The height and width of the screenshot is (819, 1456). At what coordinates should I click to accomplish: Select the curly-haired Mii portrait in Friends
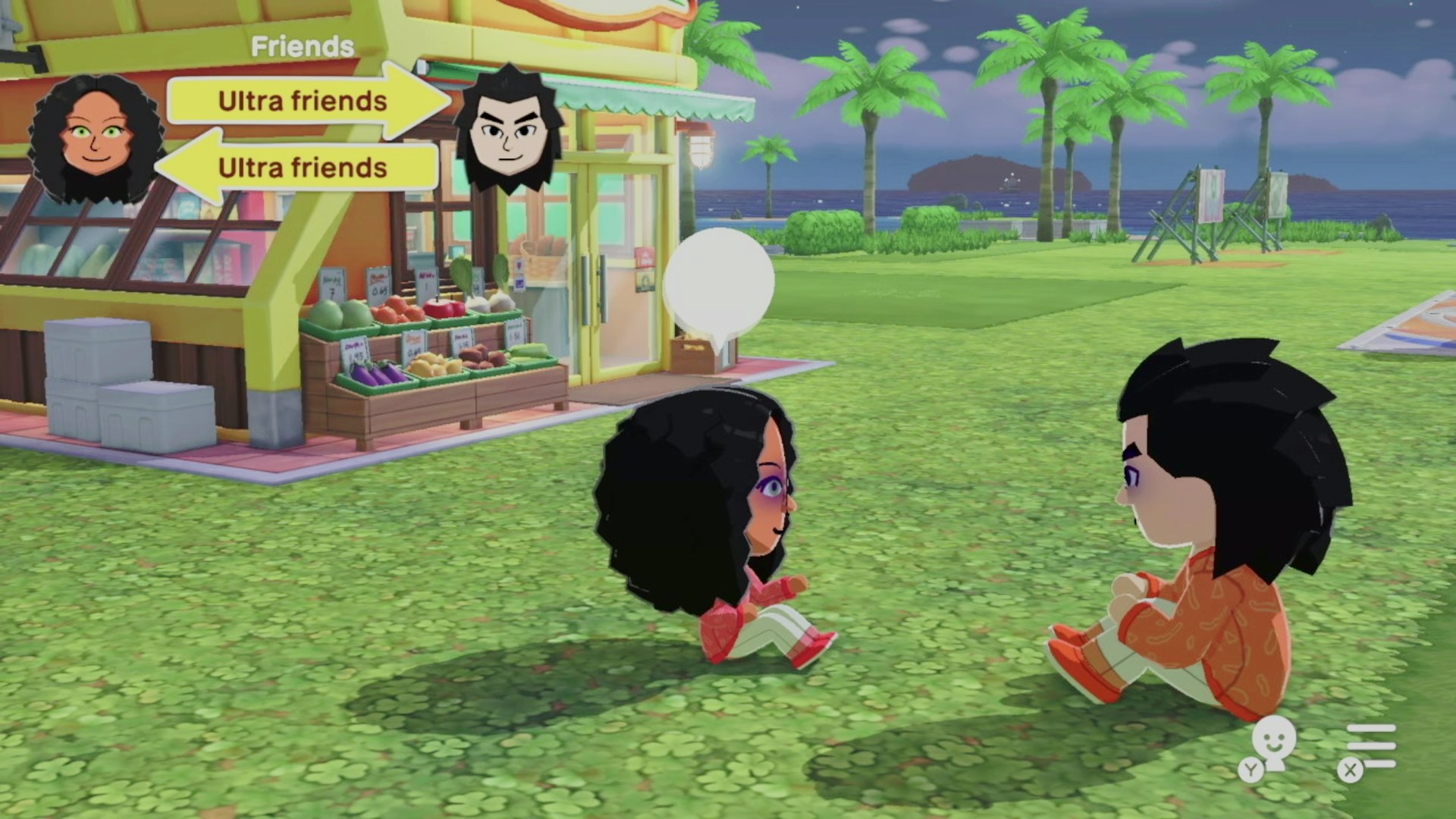coord(96,140)
